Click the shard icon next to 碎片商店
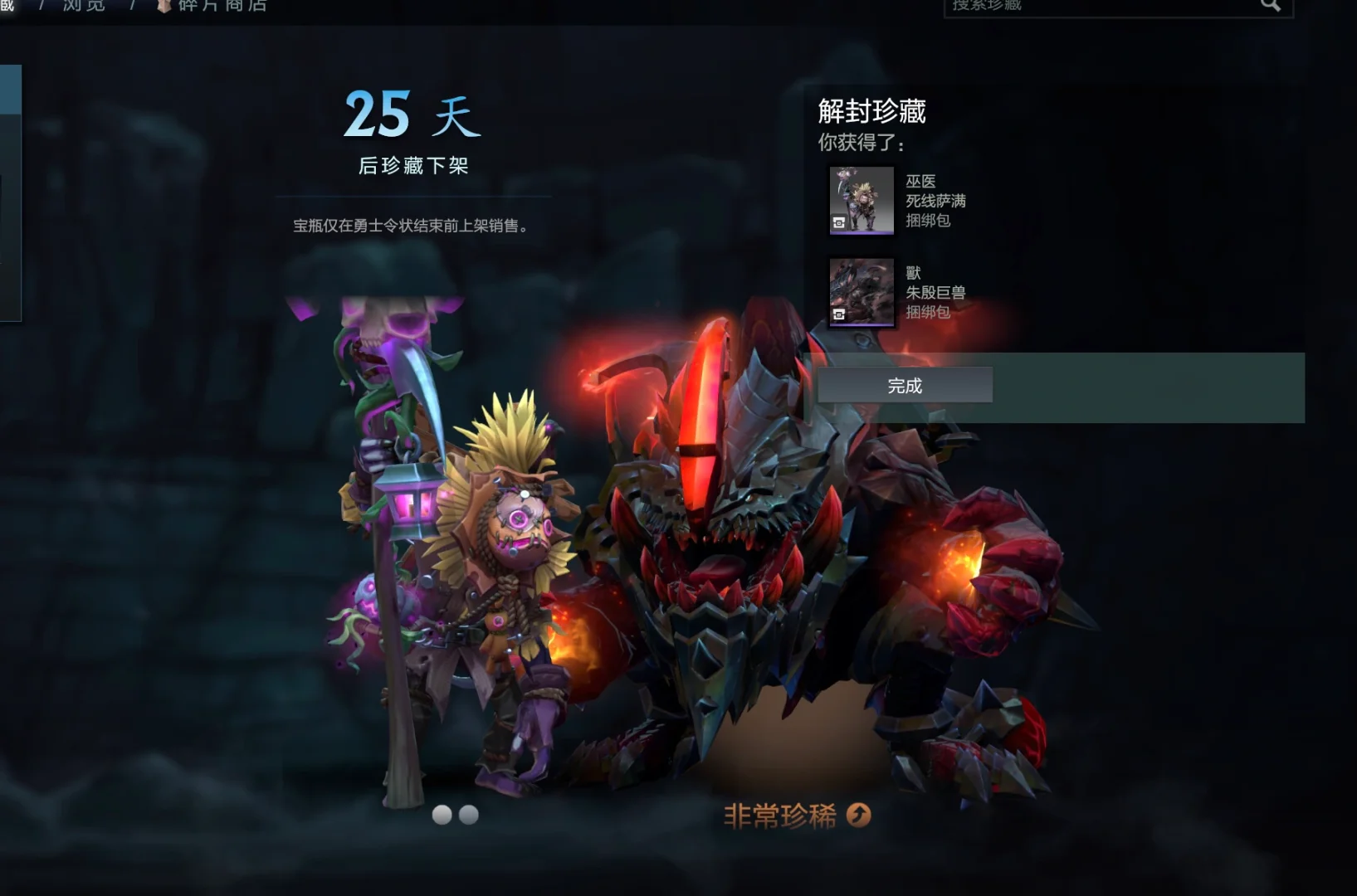 pyautogui.click(x=163, y=7)
